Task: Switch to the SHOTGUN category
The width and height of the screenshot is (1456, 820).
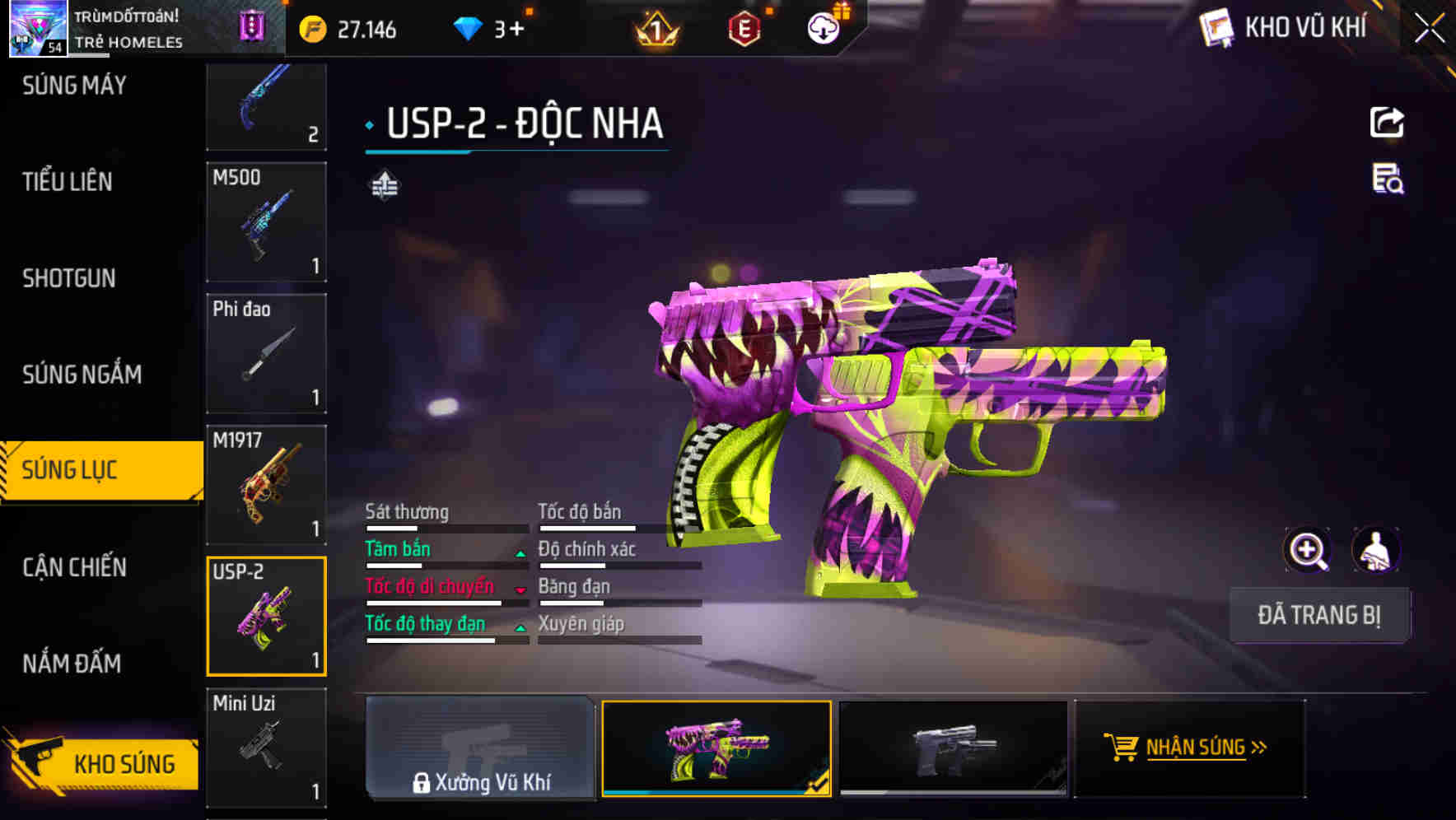Action: click(x=70, y=278)
